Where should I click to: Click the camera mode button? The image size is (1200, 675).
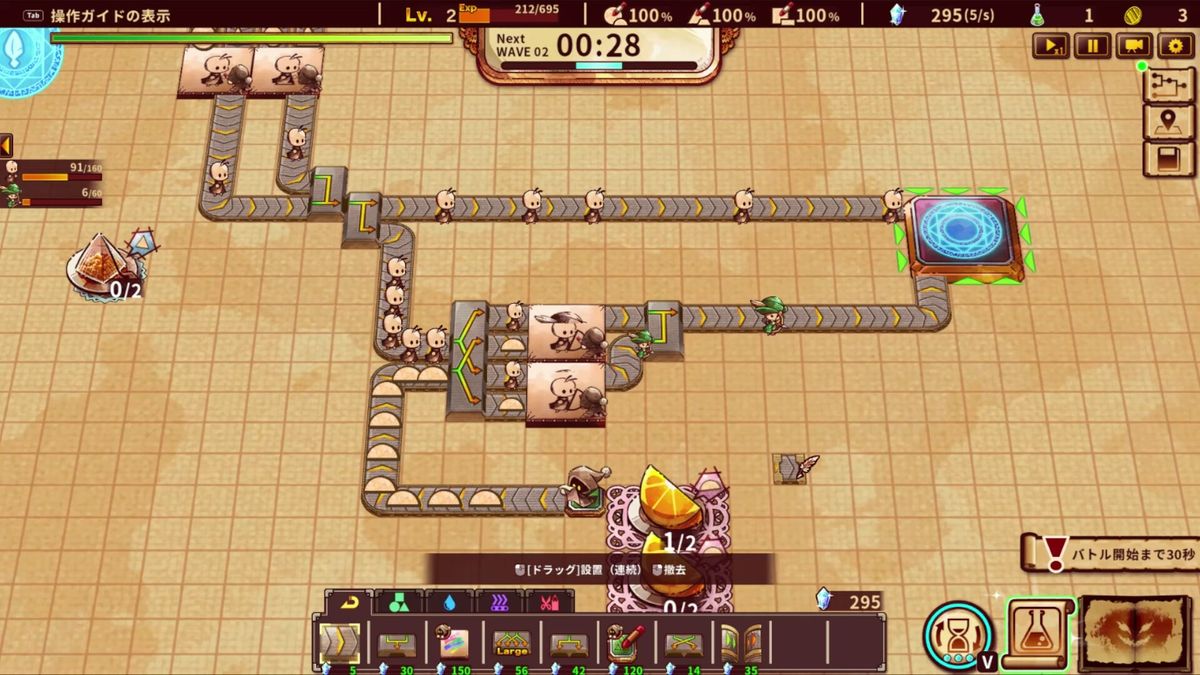(x=1133, y=45)
